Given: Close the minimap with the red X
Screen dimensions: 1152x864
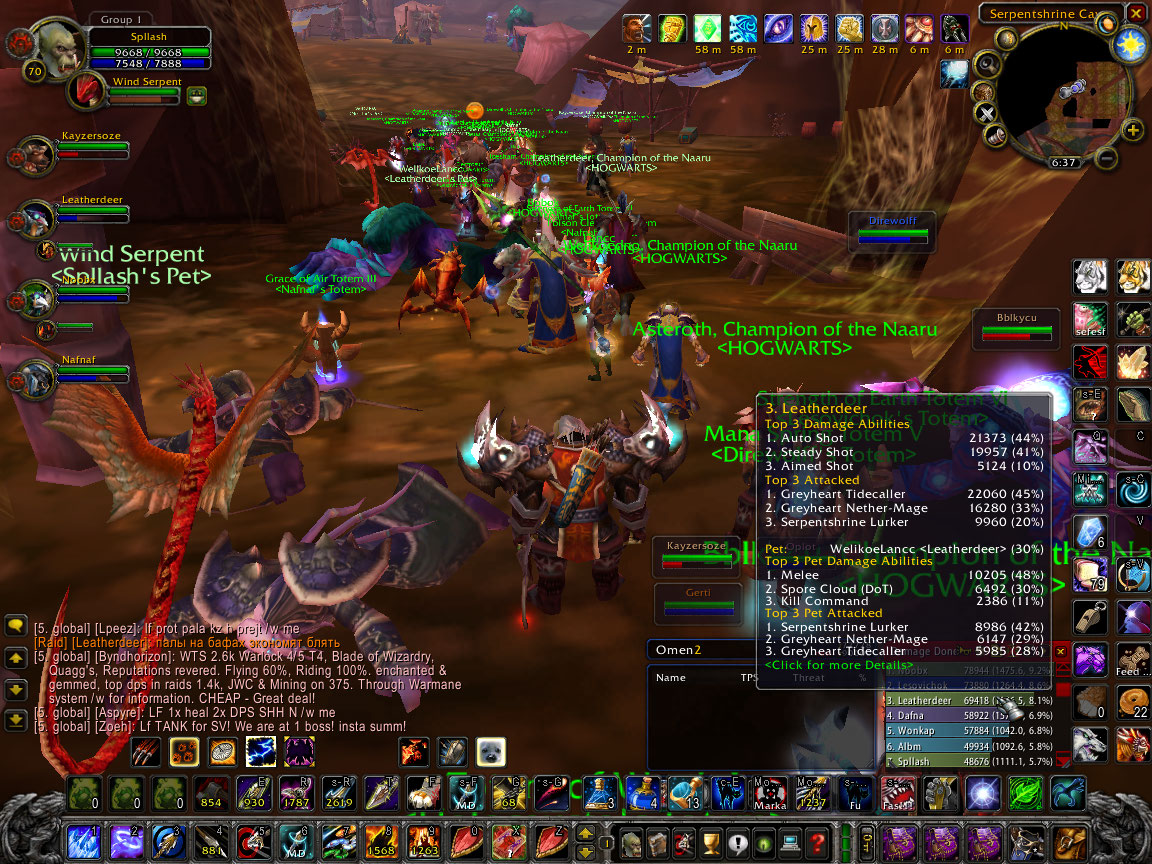Looking at the screenshot, I should [1136, 13].
